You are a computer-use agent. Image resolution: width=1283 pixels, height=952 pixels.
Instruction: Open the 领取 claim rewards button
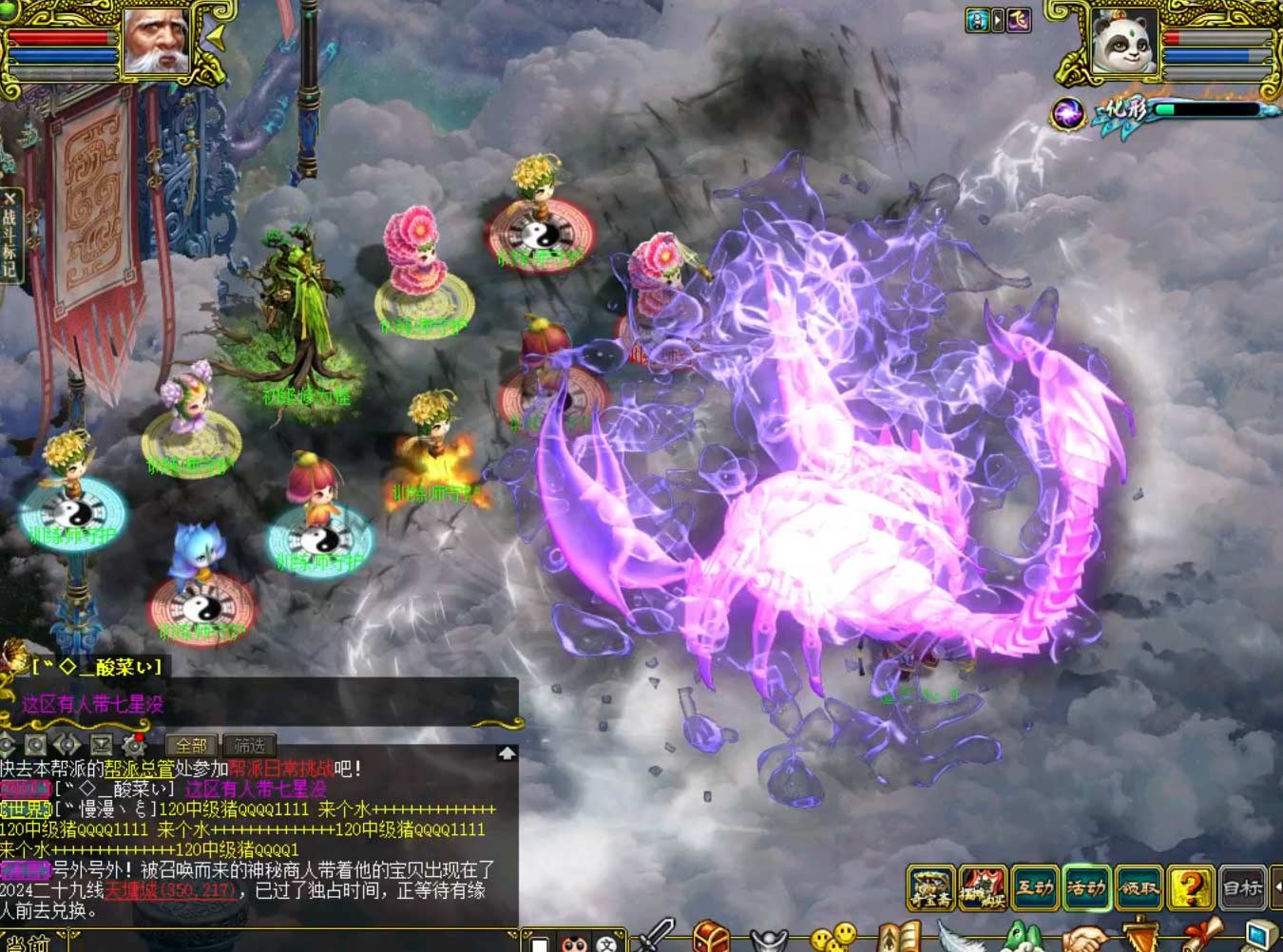coord(1138,888)
